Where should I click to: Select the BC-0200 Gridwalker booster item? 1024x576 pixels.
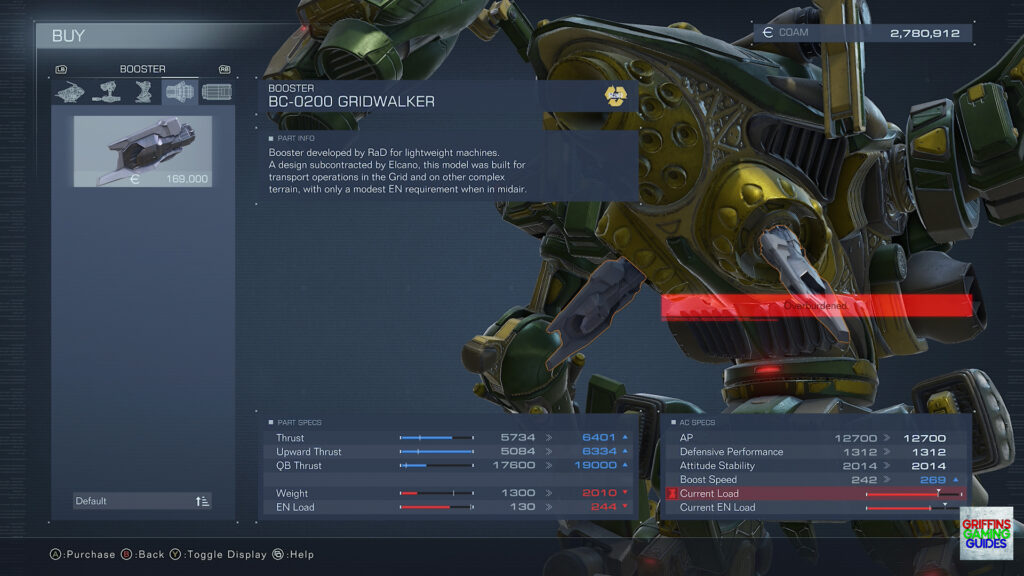(143, 151)
